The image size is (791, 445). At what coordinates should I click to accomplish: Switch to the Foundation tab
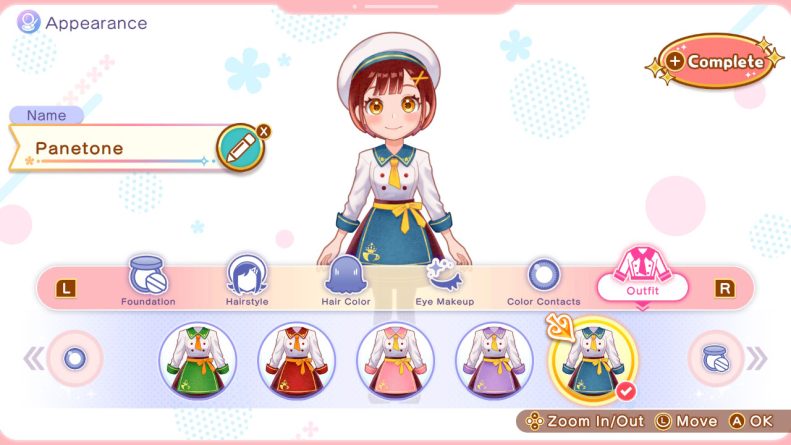pyautogui.click(x=148, y=281)
